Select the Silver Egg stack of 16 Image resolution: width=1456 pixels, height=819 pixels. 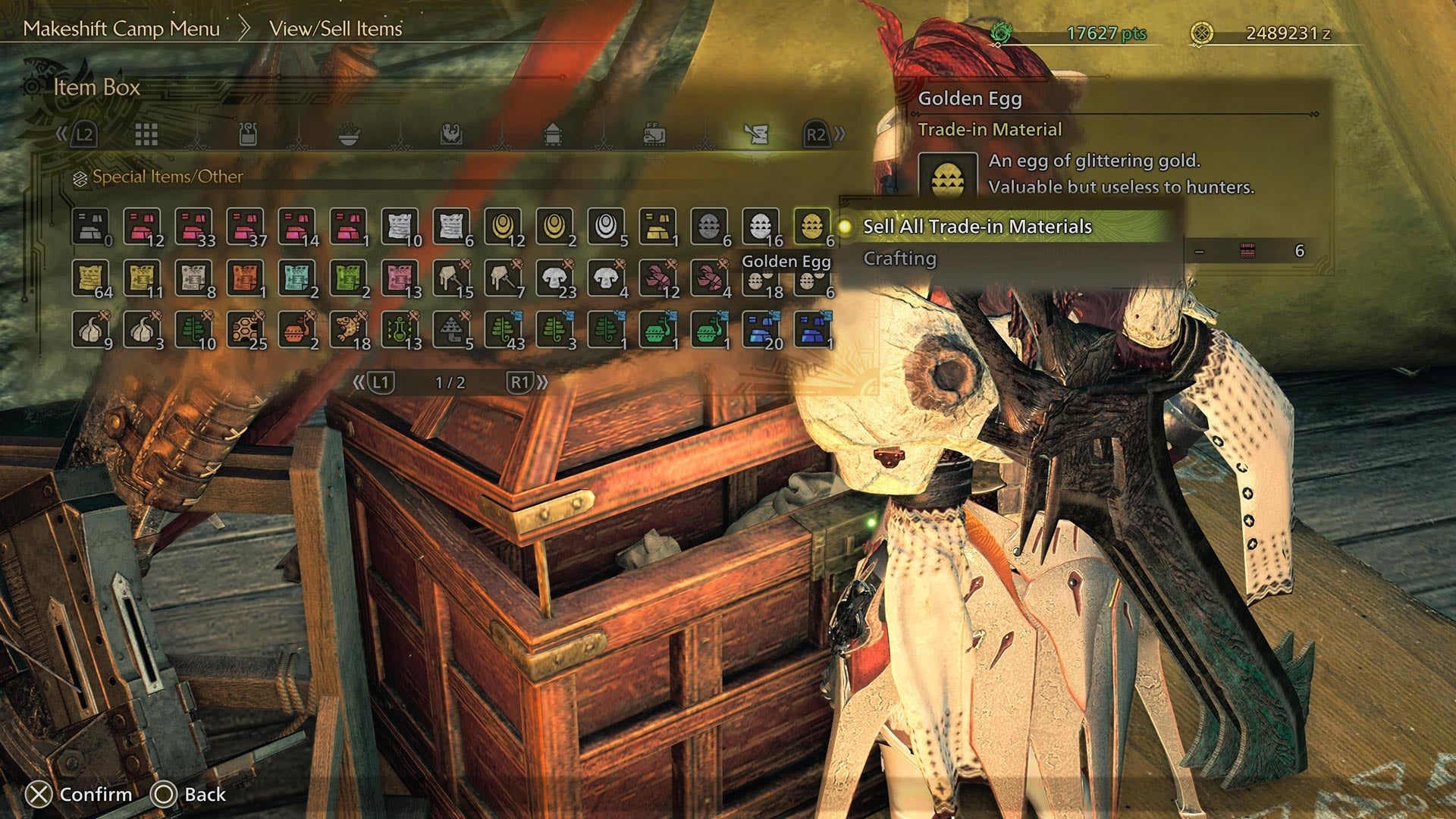pos(761,227)
